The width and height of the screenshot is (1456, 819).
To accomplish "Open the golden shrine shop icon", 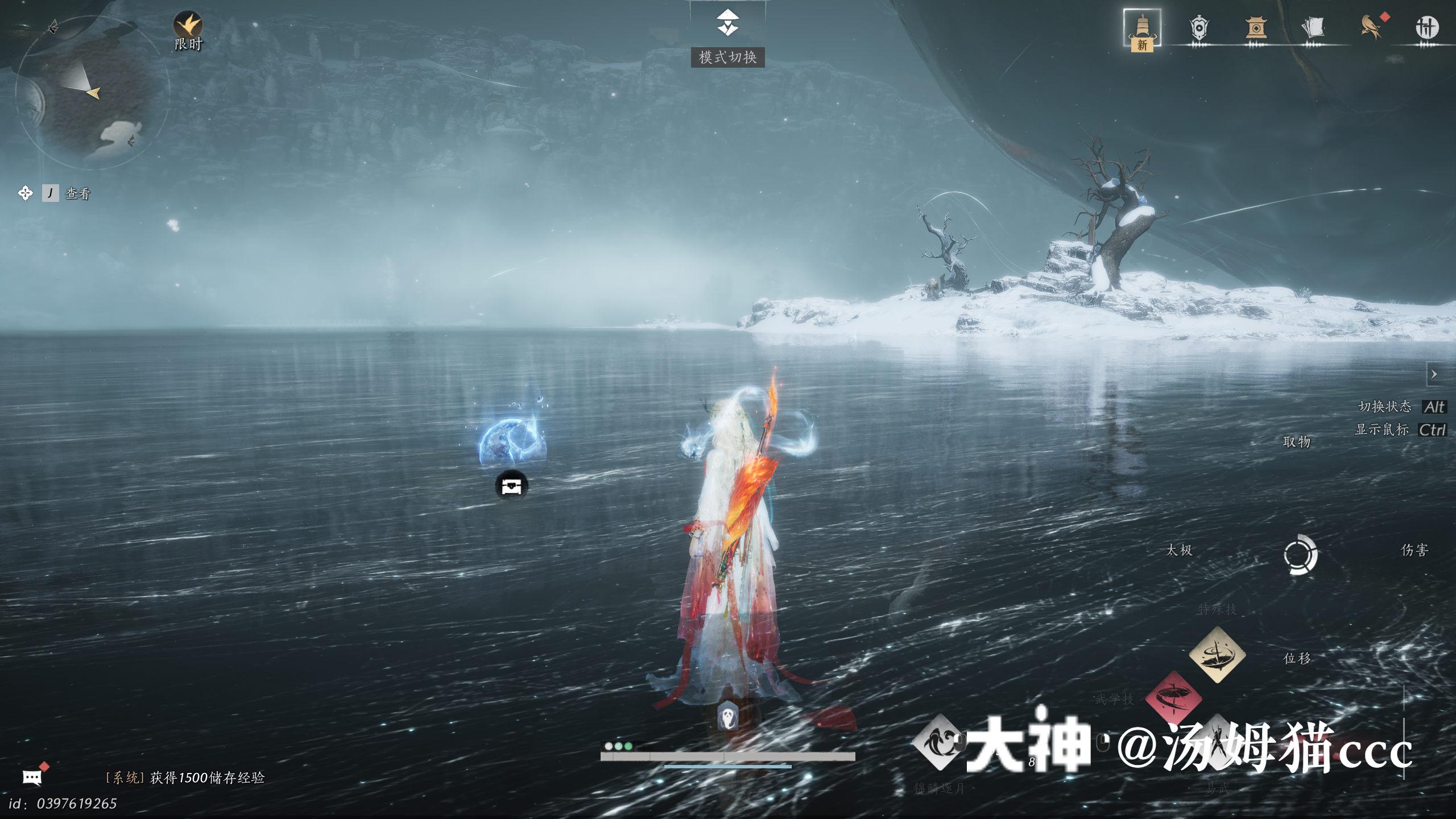I will [1256, 27].
